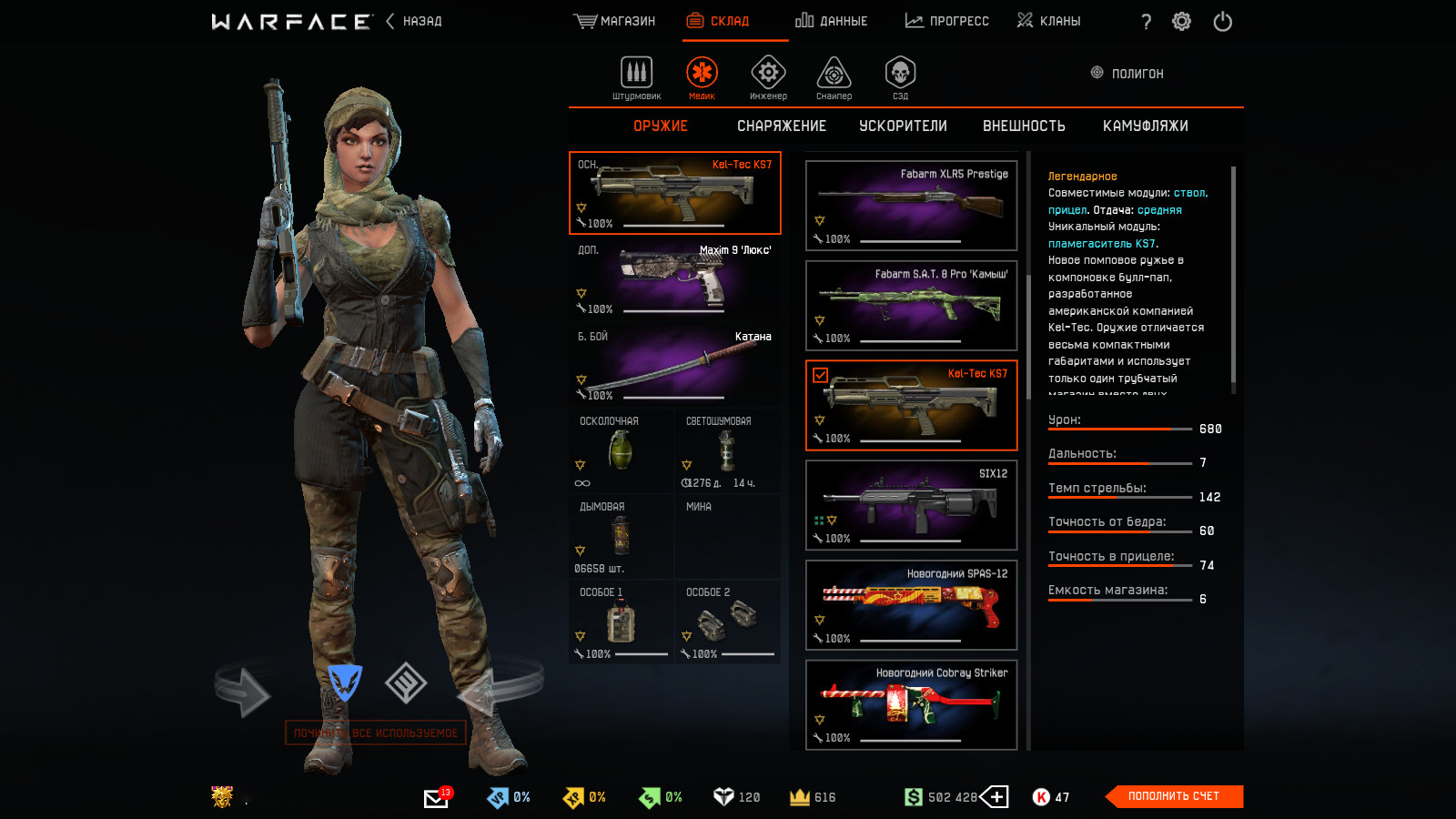Select the Maxim 9 'Люкс' secondary slot
Image resolution: width=1456 pixels, height=819 pixels.
click(x=674, y=279)
